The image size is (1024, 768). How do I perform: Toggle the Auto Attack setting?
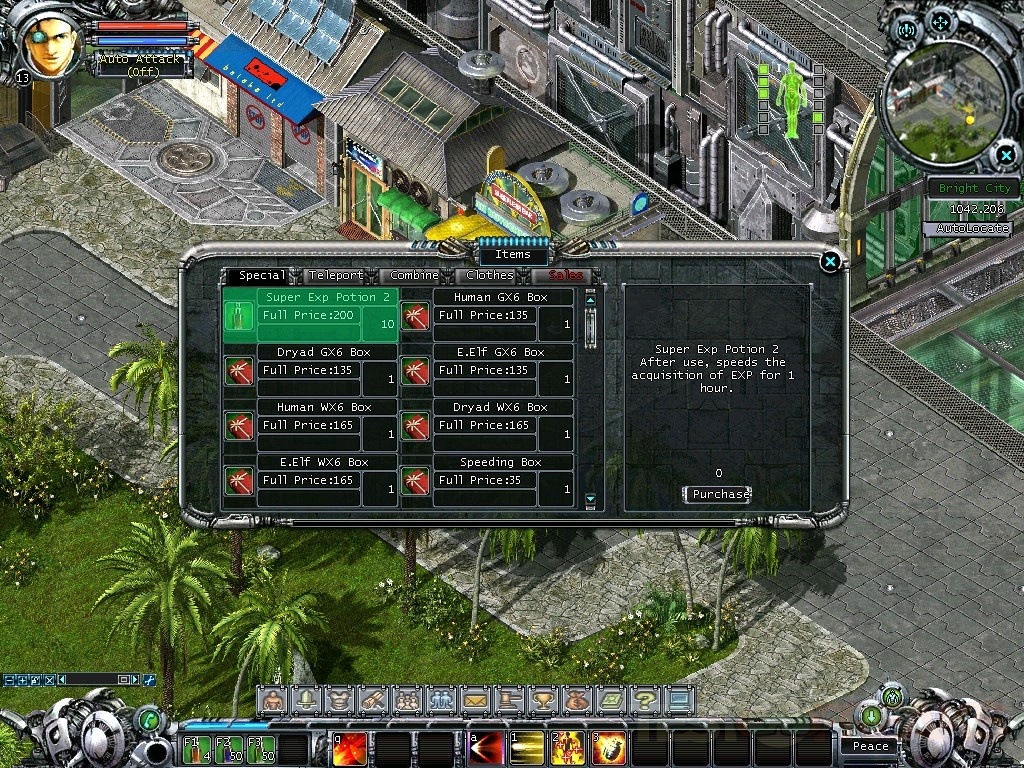tap(140, 65)
